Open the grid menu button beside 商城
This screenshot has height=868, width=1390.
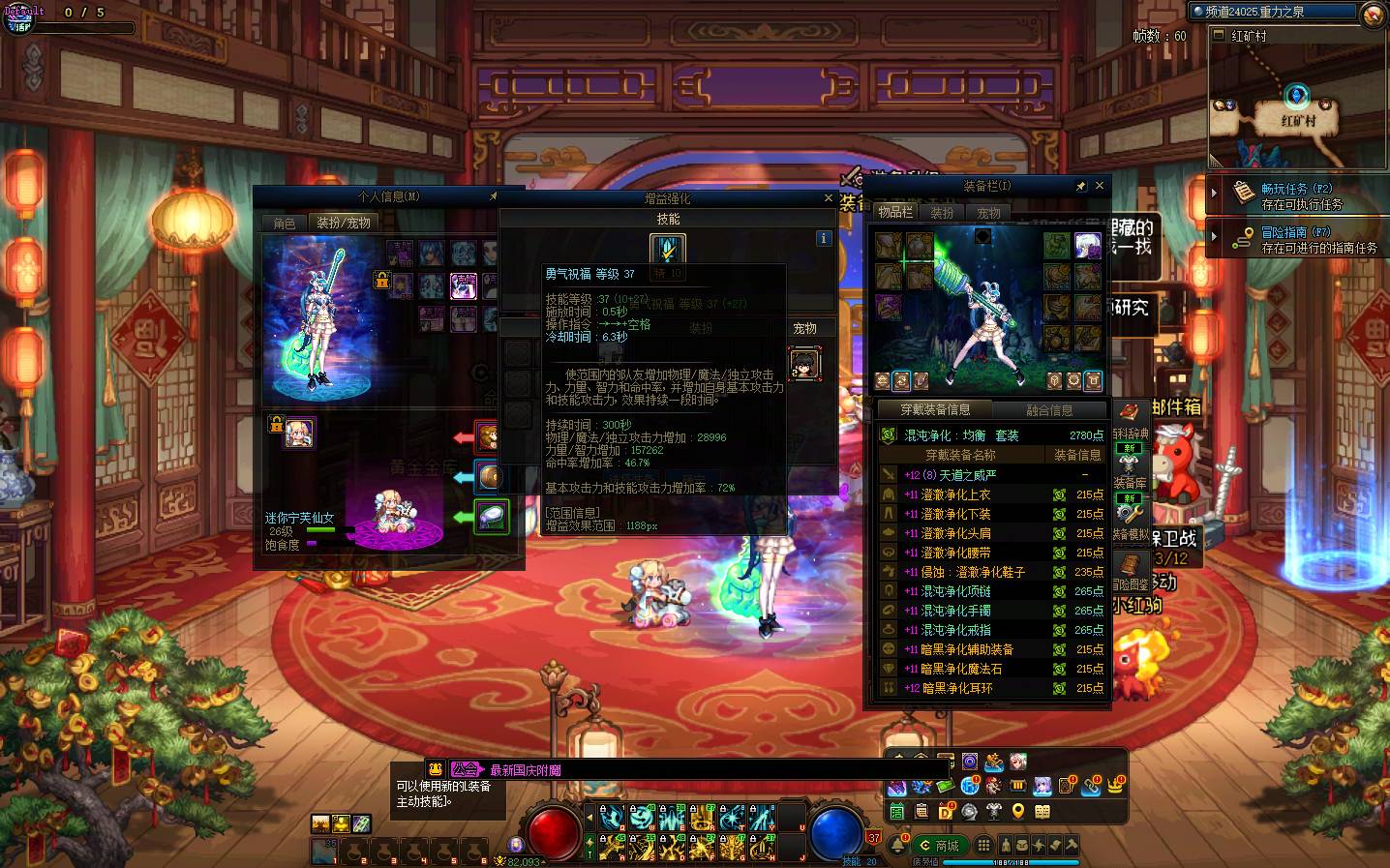[x=983, y=846]
